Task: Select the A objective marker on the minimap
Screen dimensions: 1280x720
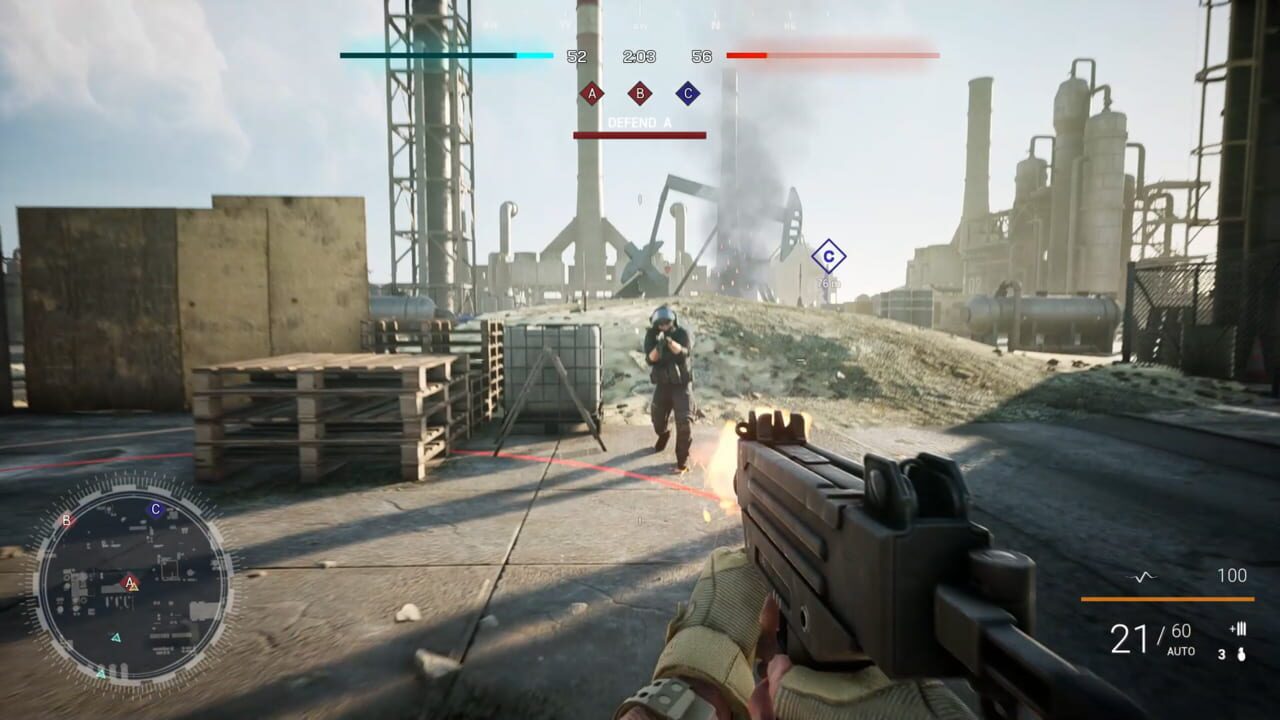Action: [128, 583]
